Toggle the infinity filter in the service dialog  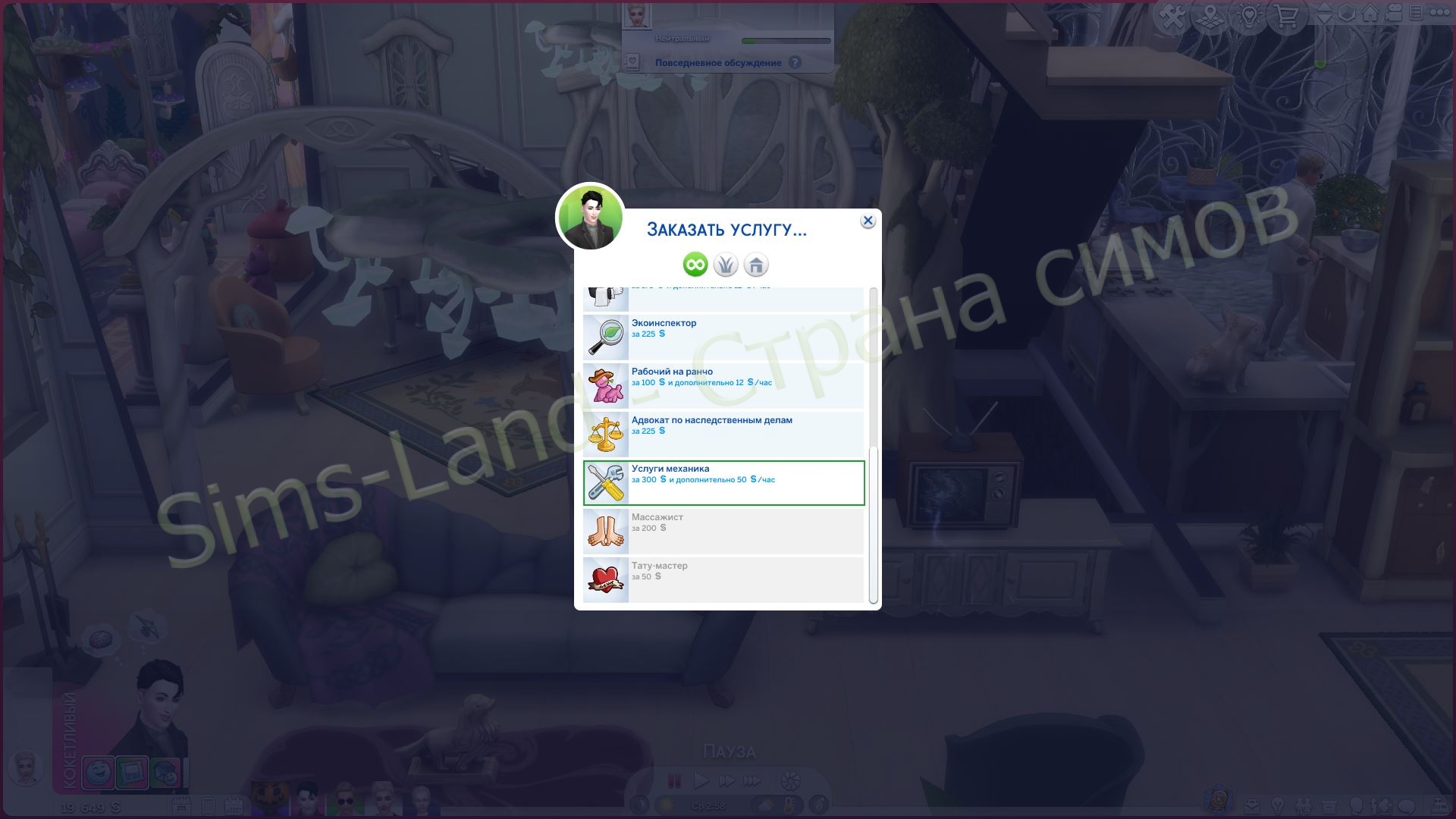(x=695, y=265)
